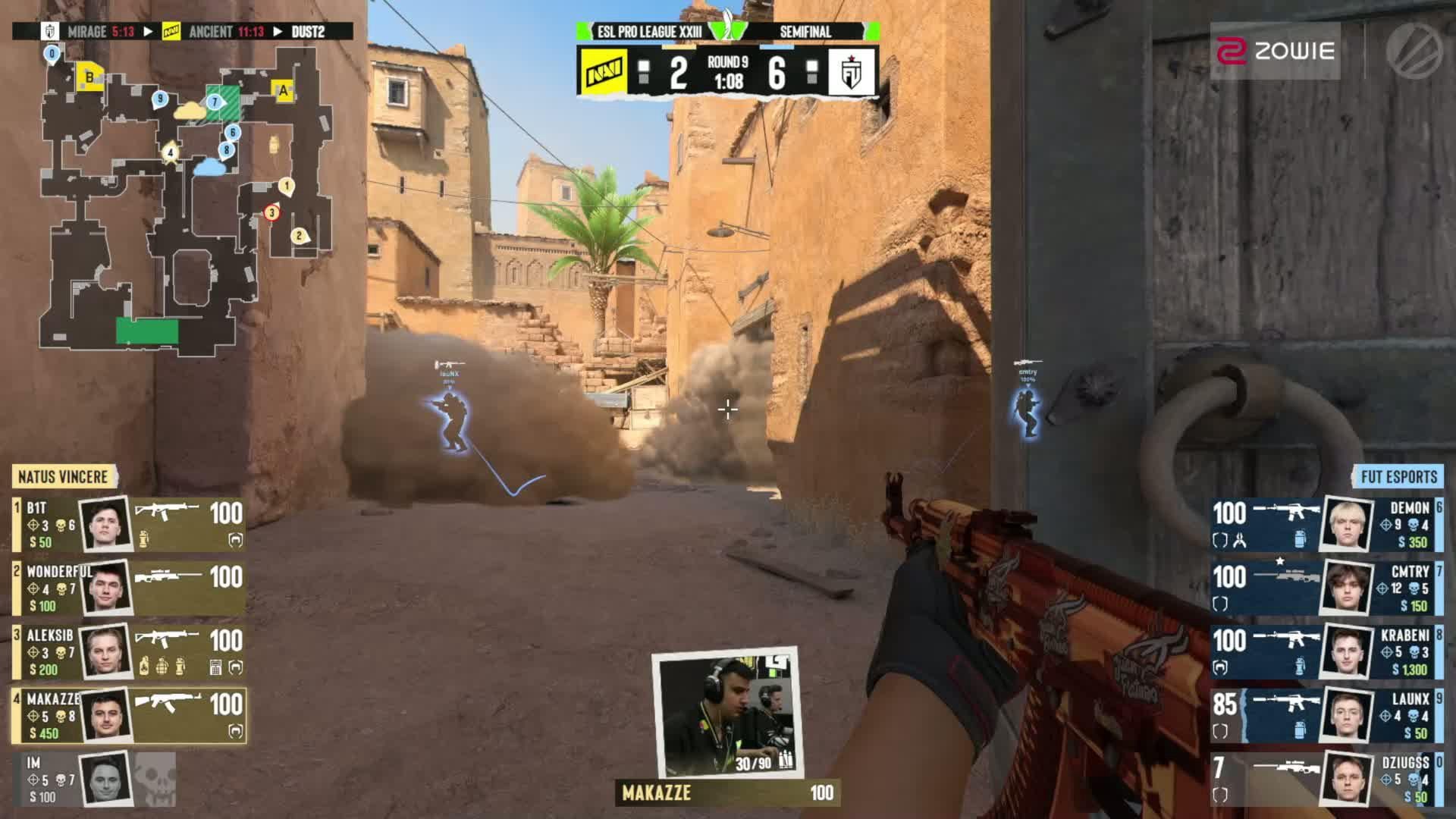Click the Makazze player webcam feed
This screenshot has height=819, width=1456.
727,711
